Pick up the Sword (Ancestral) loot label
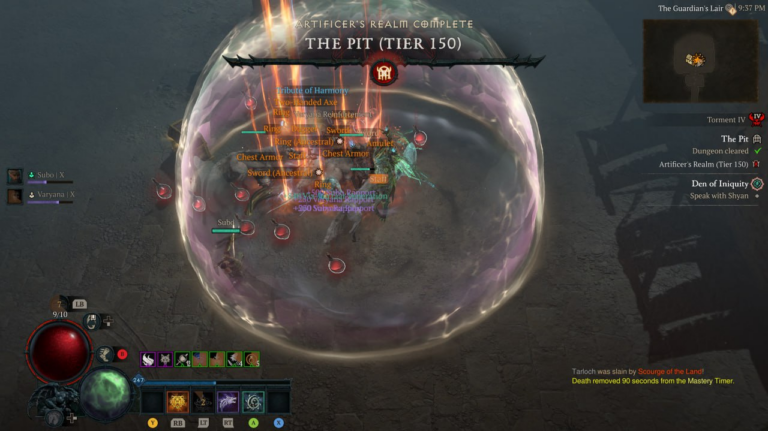 tap(281, 173)
